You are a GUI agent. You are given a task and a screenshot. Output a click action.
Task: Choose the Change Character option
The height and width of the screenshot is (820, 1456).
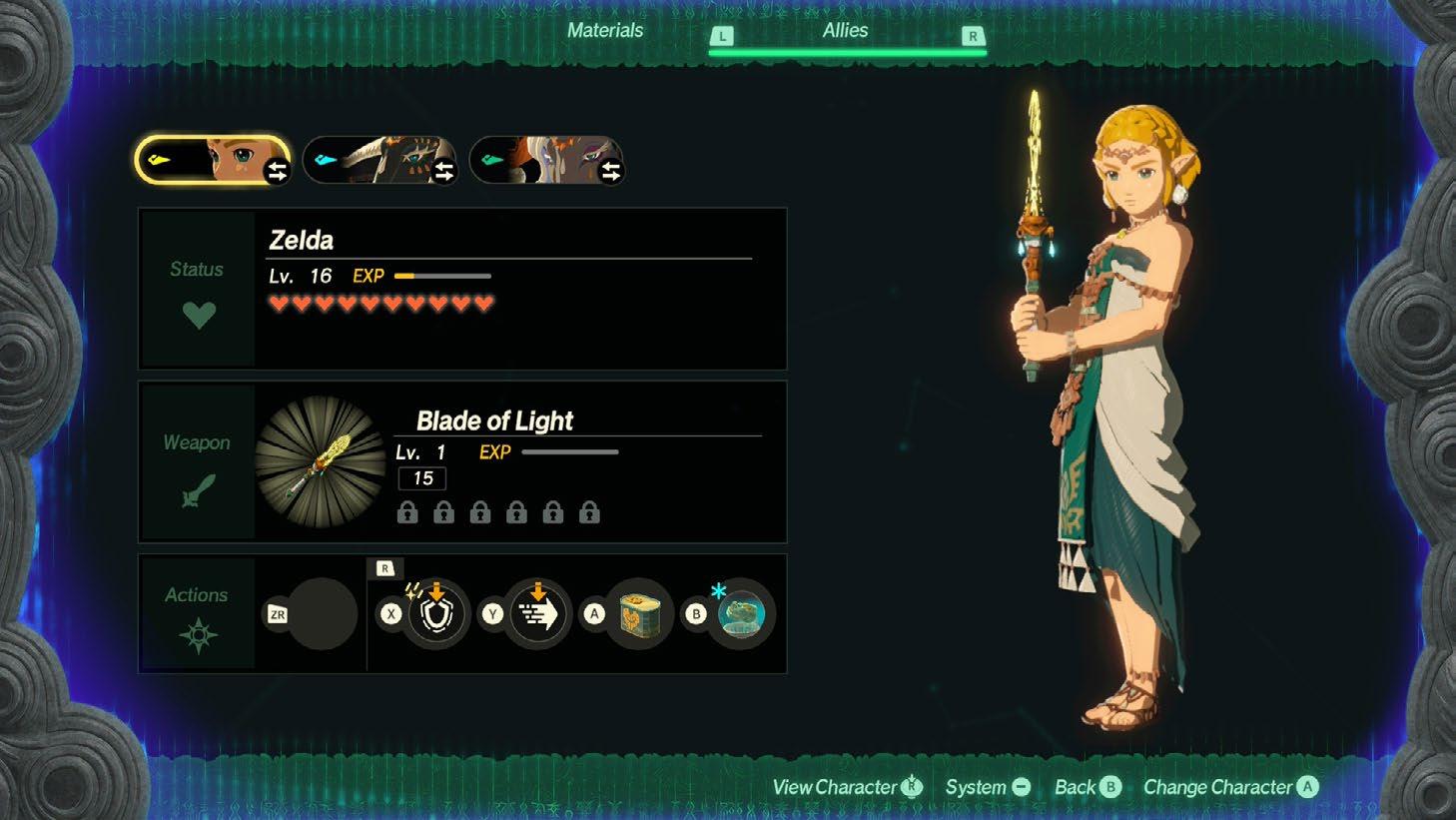click(x=1229, y=787)
